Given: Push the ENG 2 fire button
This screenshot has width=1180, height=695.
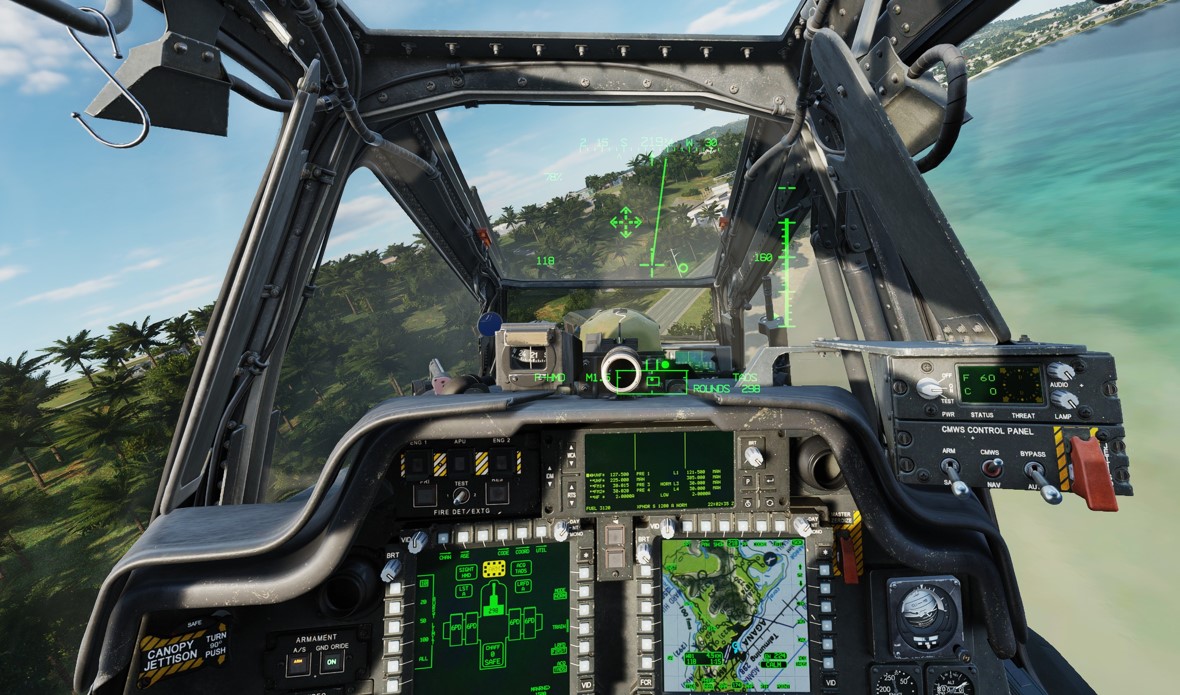Looking at the screenshot, I should (501, 463).
